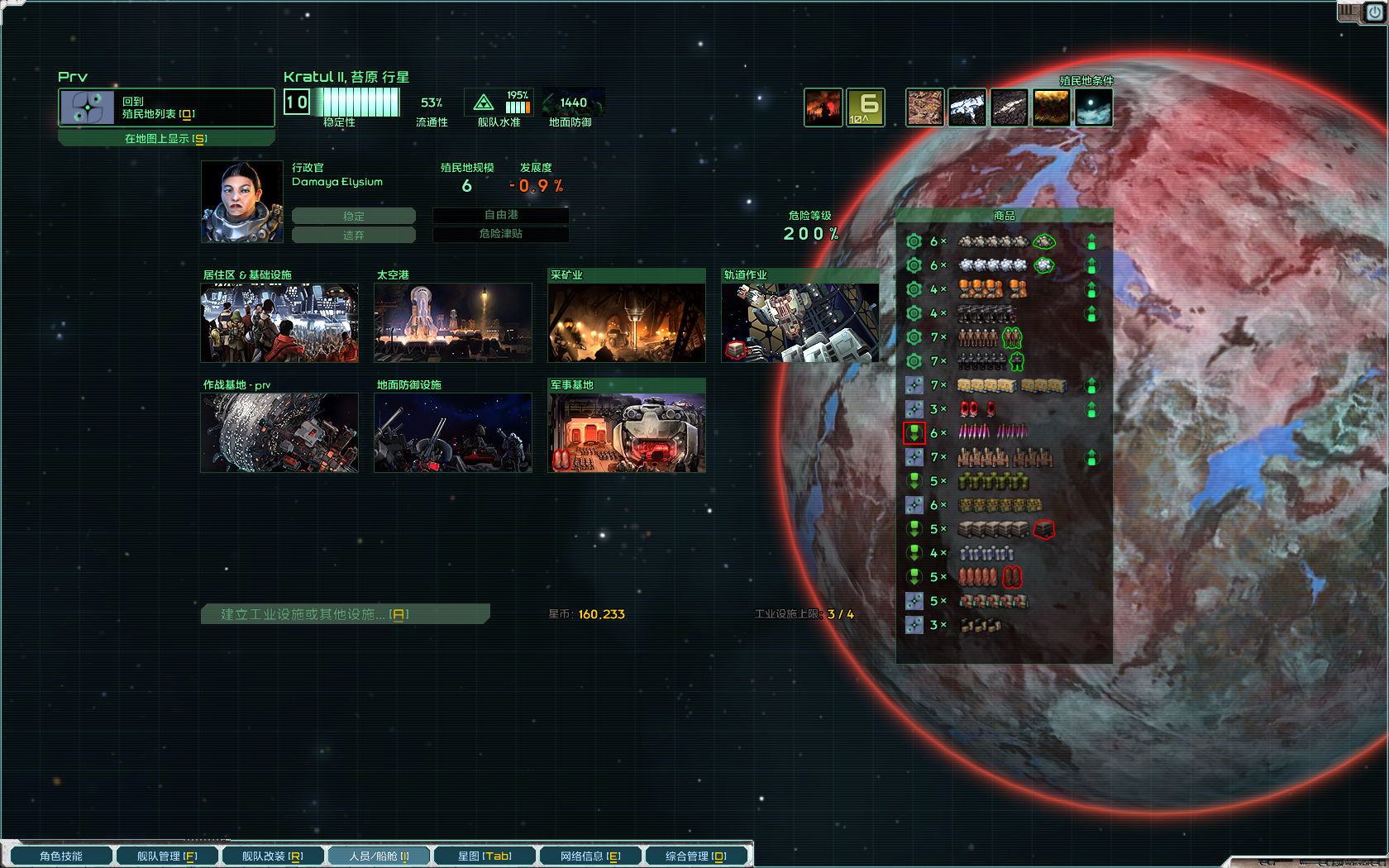
Task: Click the power icon in the top corner
Action: tap(1374, 12)
